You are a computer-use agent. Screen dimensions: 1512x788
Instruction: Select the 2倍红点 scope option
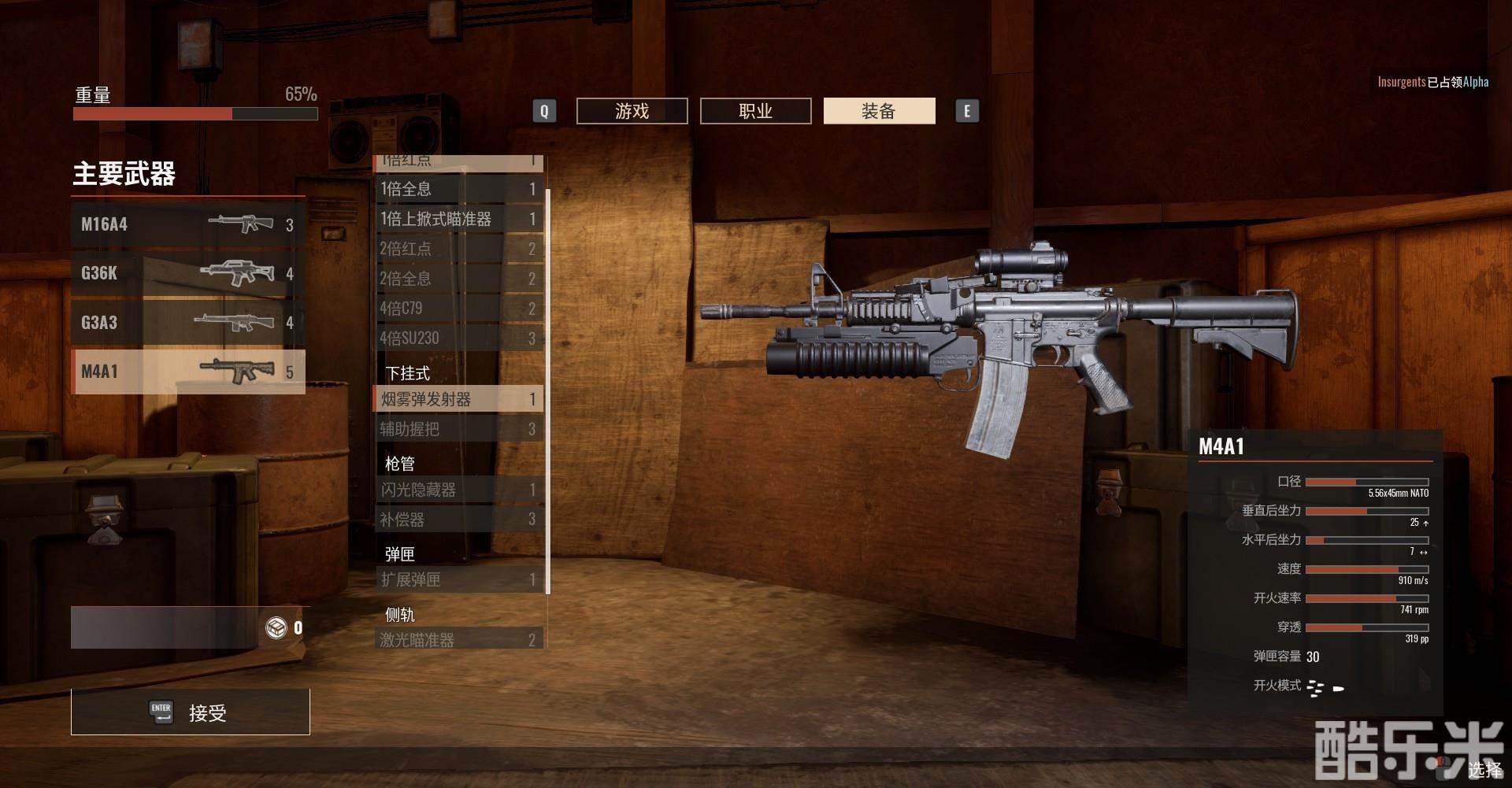click(458, 249)
